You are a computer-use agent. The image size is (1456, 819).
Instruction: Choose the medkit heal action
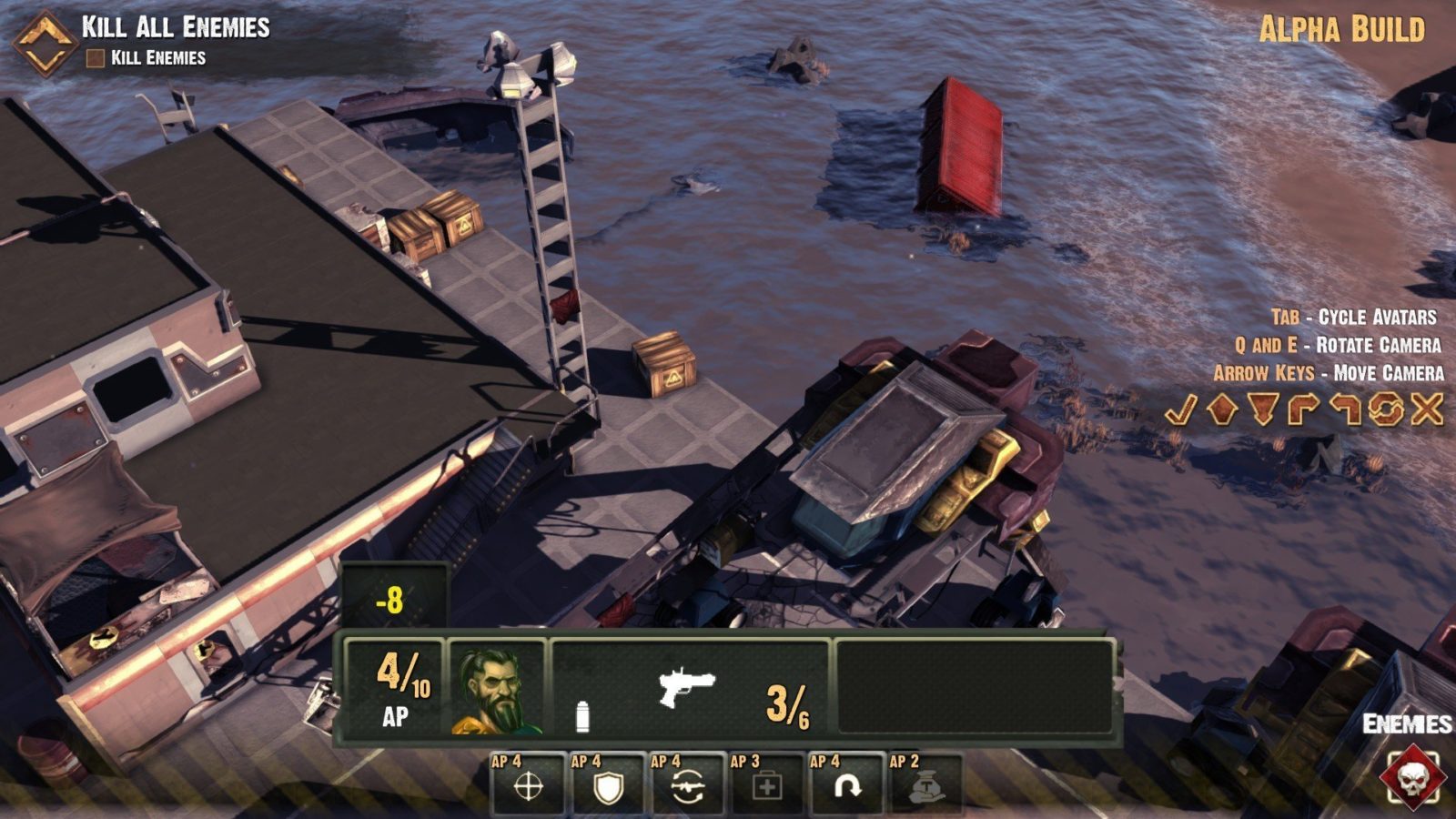767,785
